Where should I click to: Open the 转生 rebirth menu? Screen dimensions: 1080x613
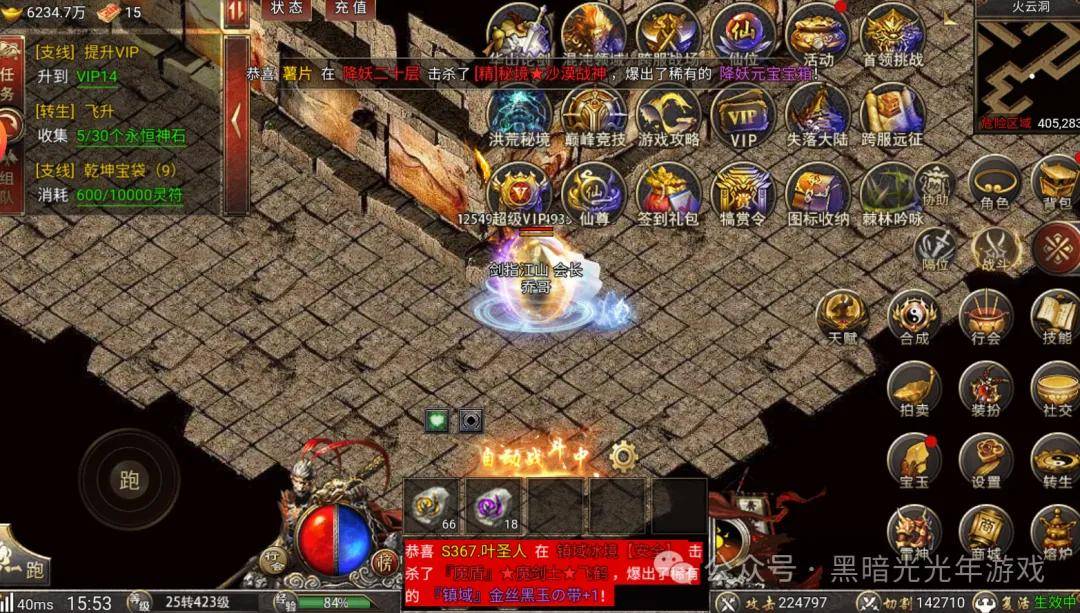(x=1056, y=461)
